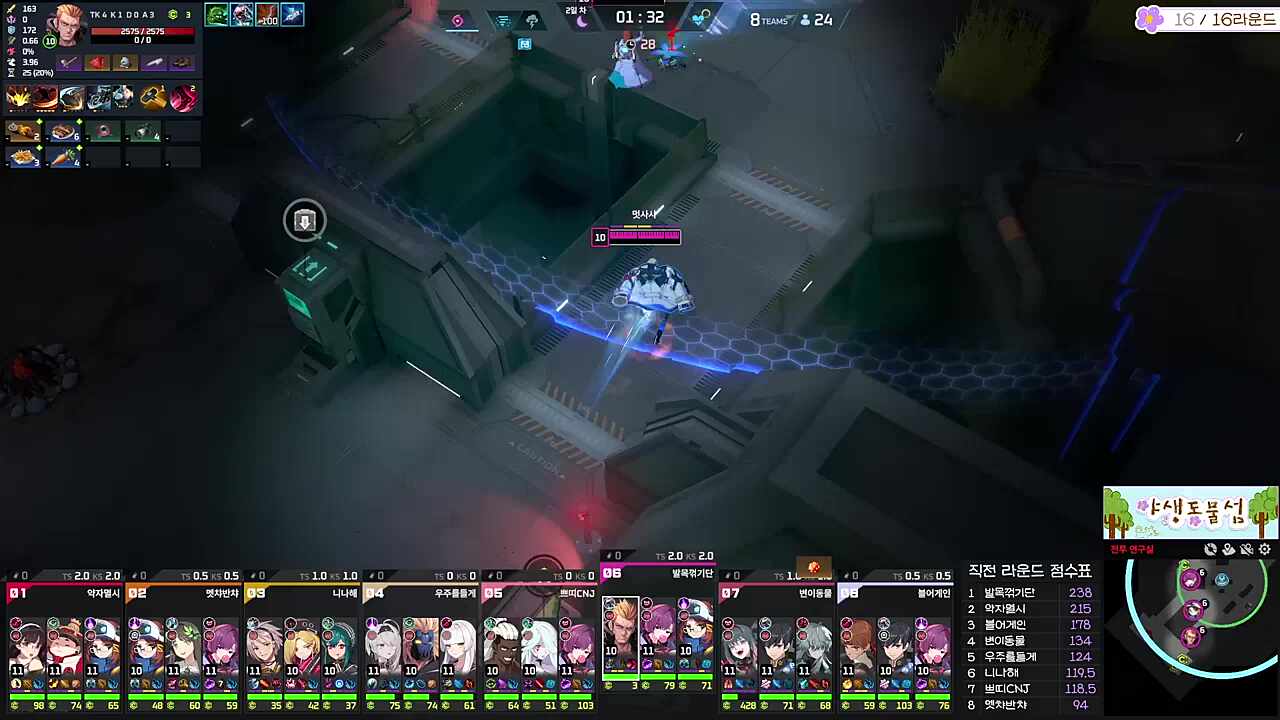Screen dimensions: 1280x720
Task: Click the green skull buff icon
Action: point(217,15)
